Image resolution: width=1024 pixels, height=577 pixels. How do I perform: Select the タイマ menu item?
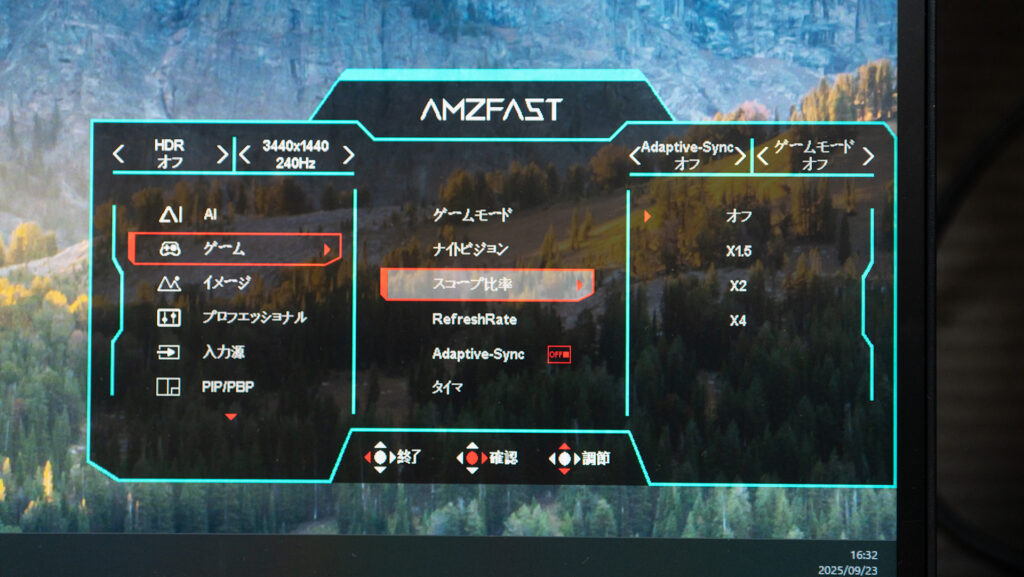click(x=447, y=388)
